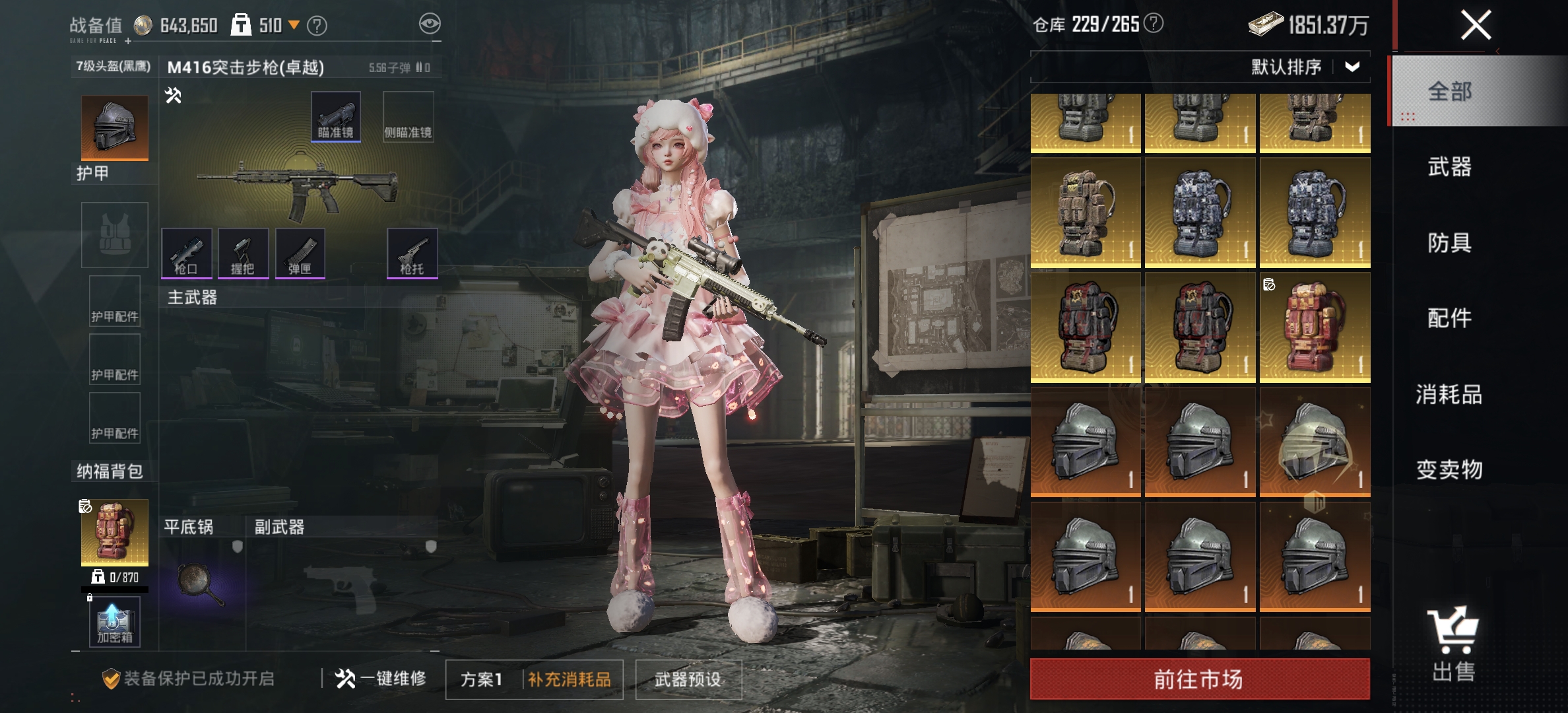Click the 前往市场 market button

1200,677
